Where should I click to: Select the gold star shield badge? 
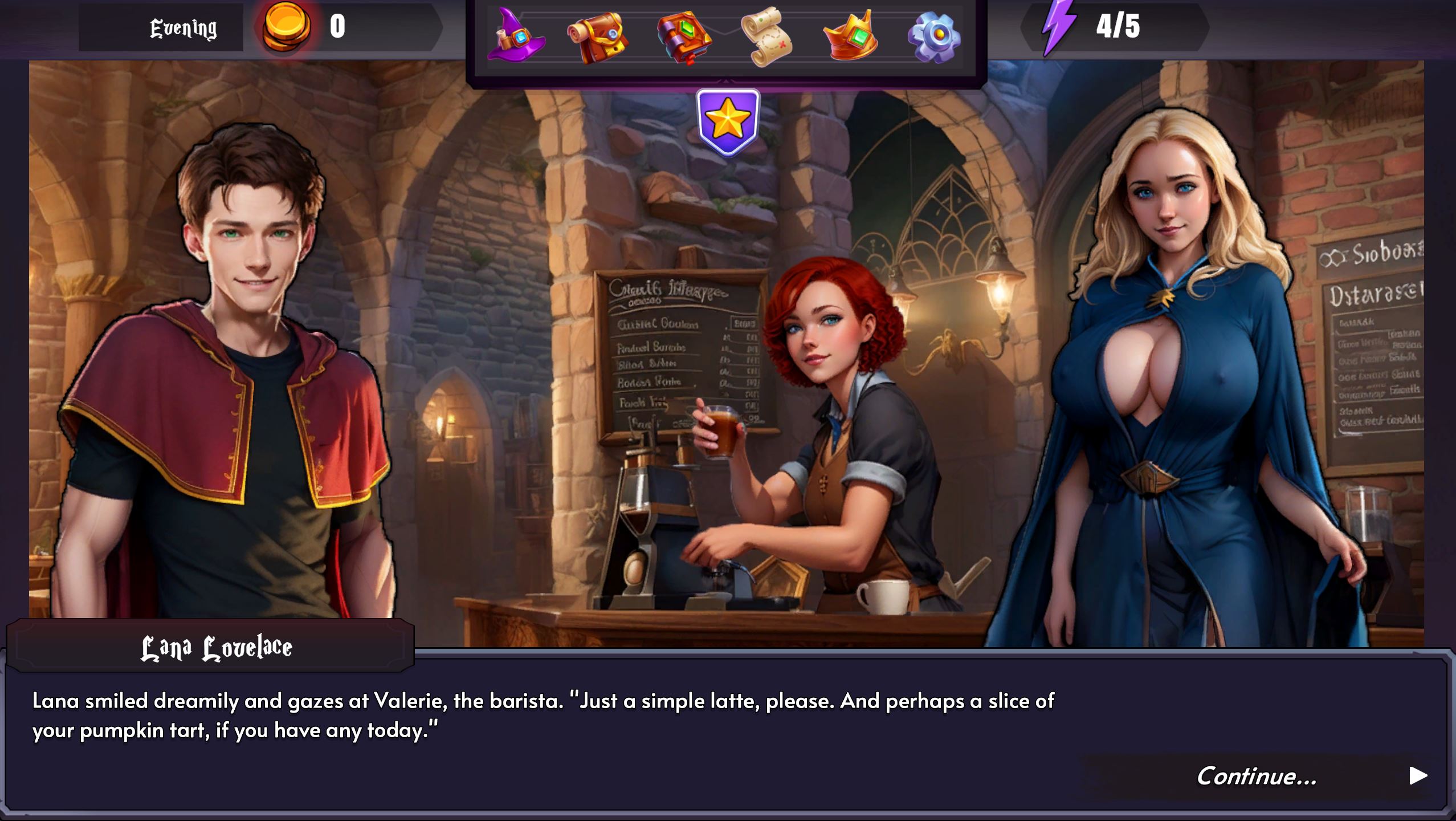point(728,121)
